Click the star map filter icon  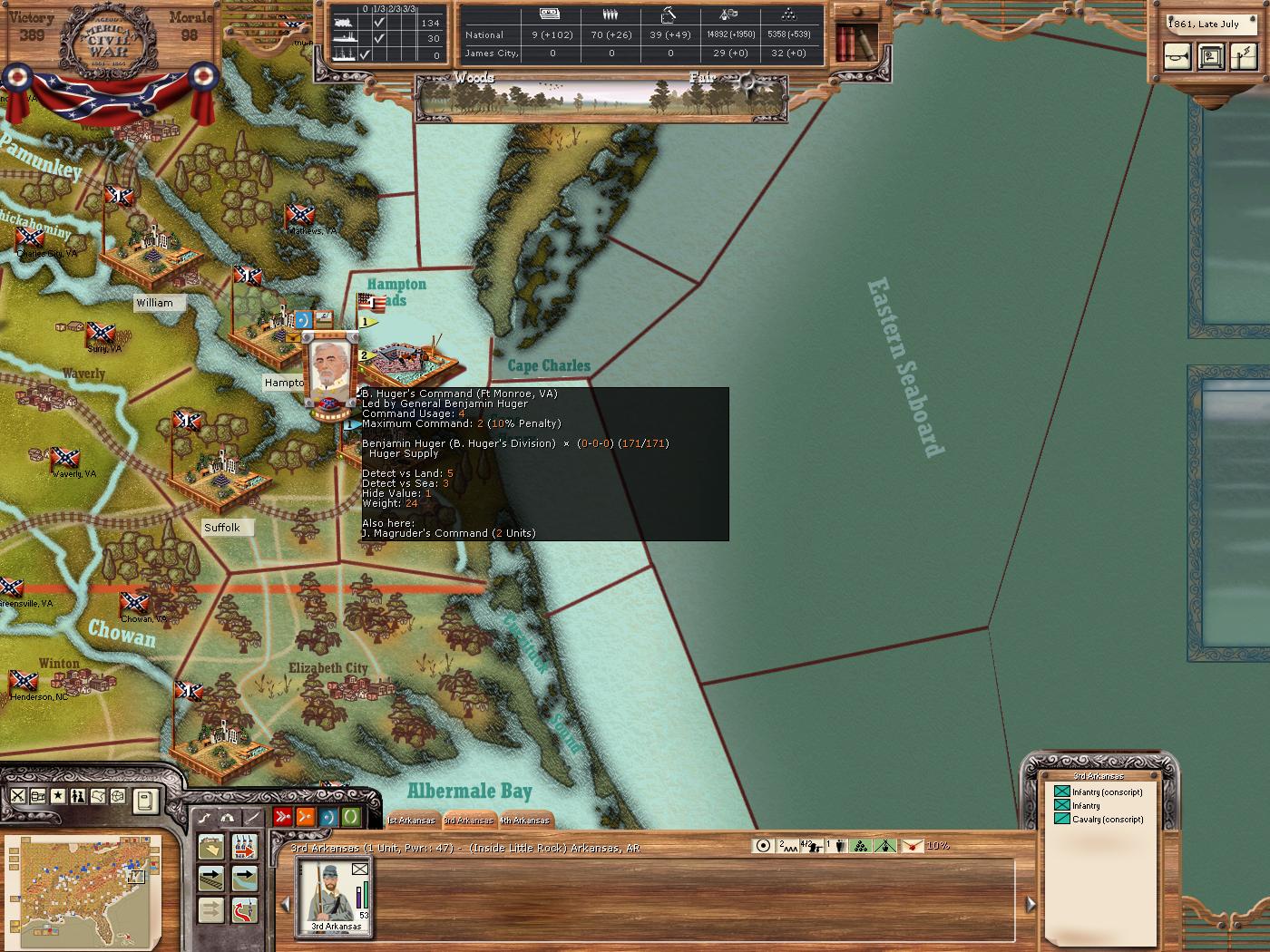pyautogui.click(x=58, y=796)
